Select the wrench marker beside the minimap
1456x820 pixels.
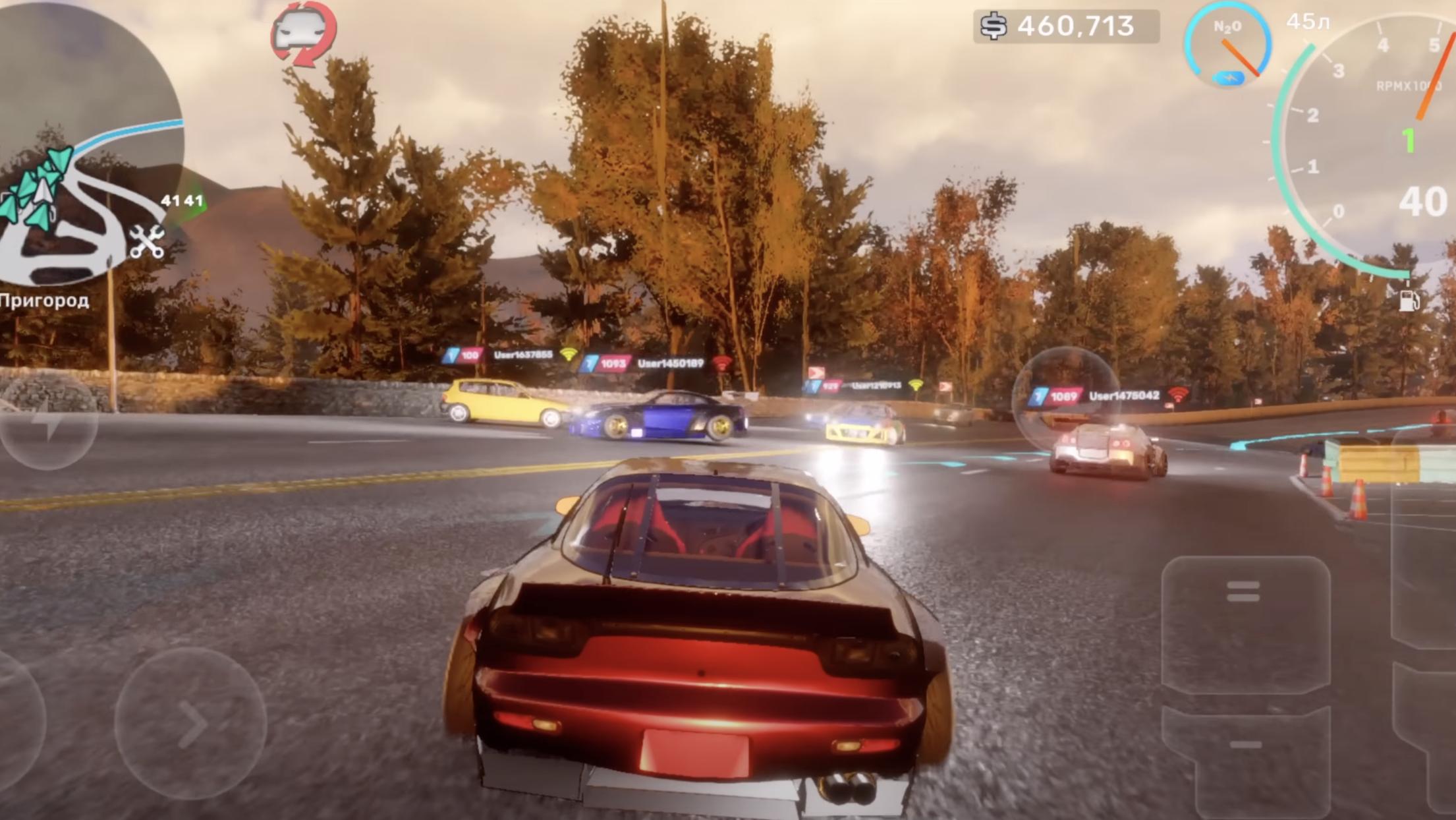coord(146,241)
